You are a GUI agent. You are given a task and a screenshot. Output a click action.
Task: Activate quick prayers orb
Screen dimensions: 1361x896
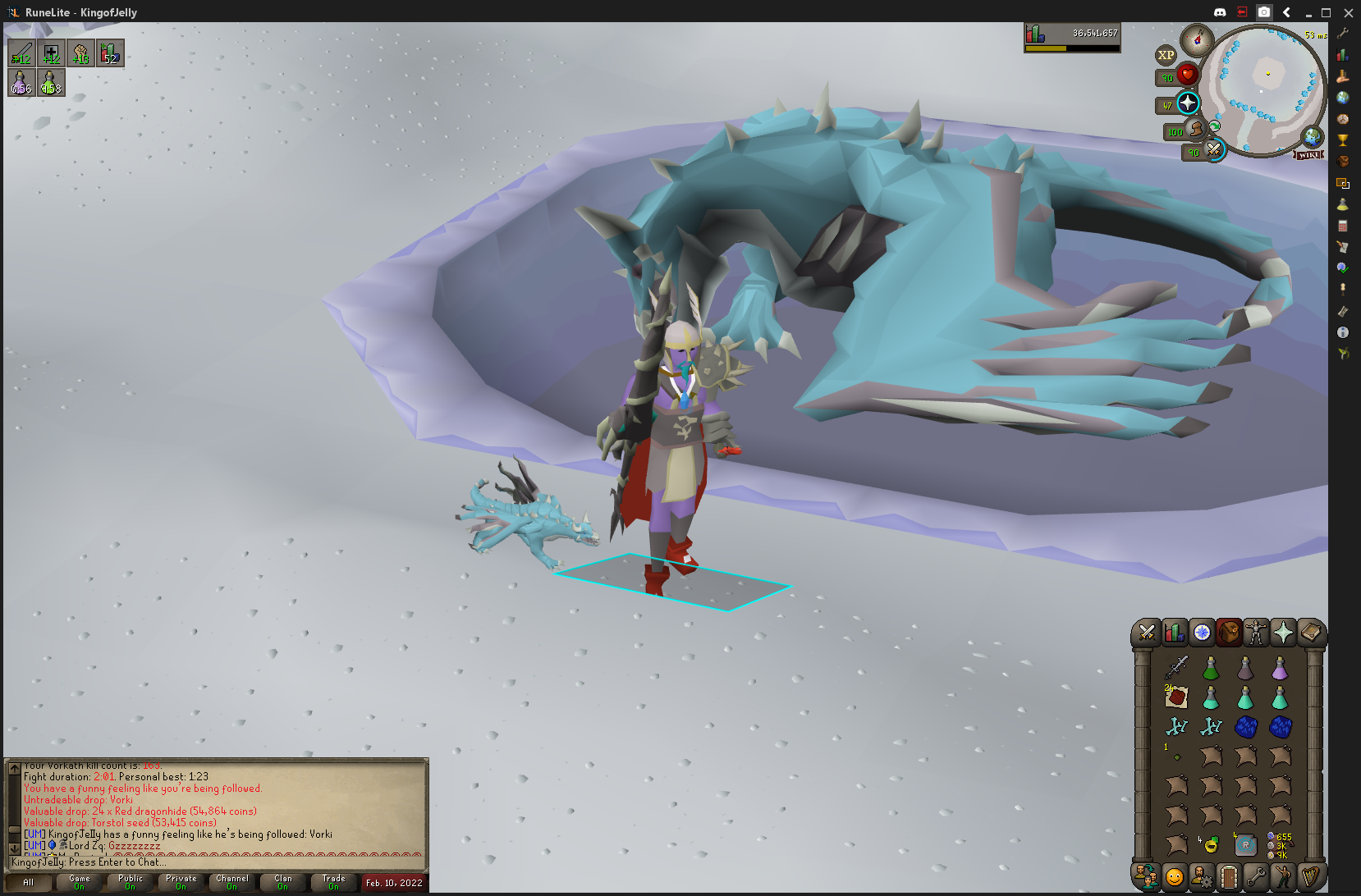tap(1188, 103)
